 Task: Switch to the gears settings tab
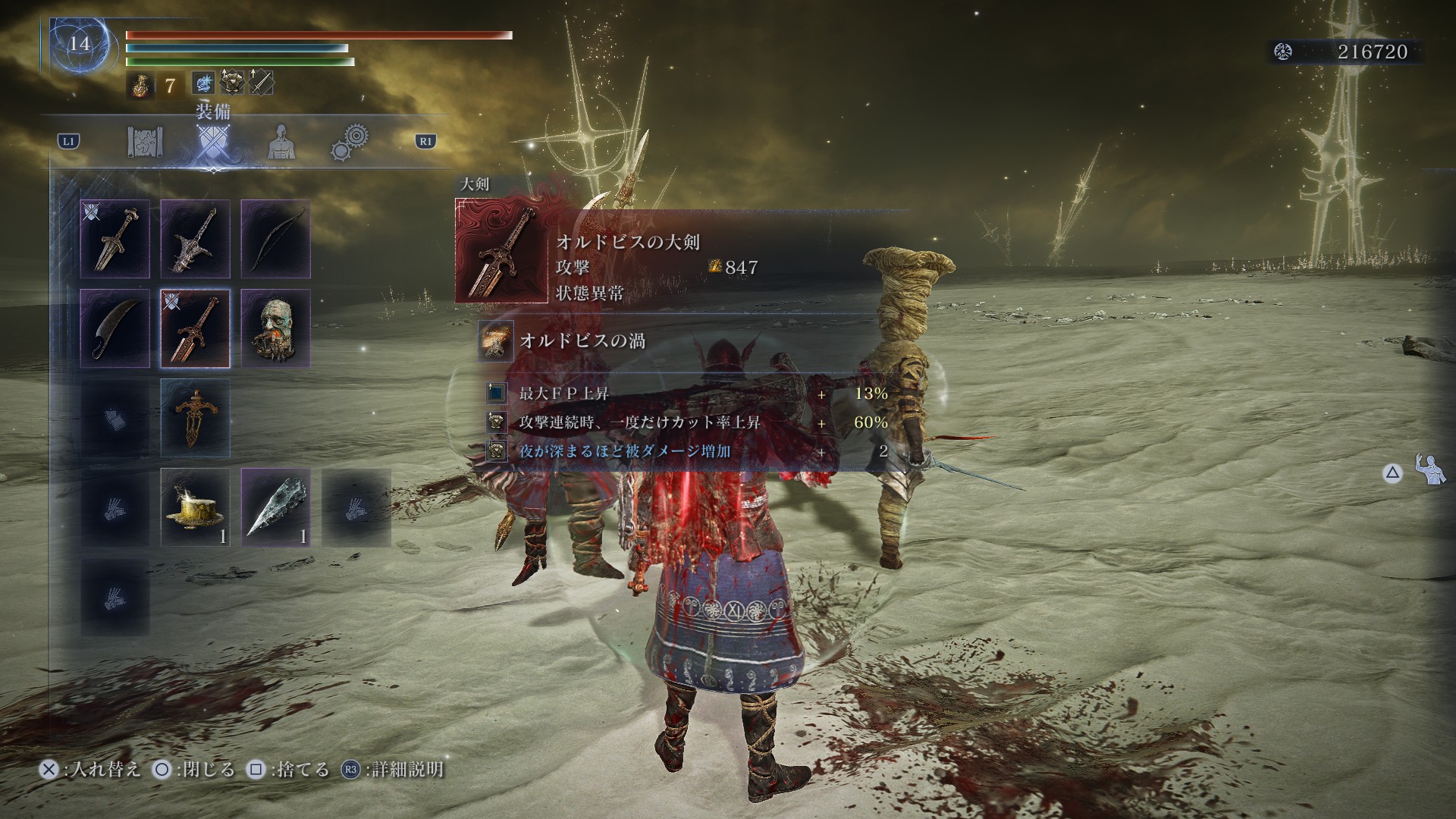tap(350, 141)
